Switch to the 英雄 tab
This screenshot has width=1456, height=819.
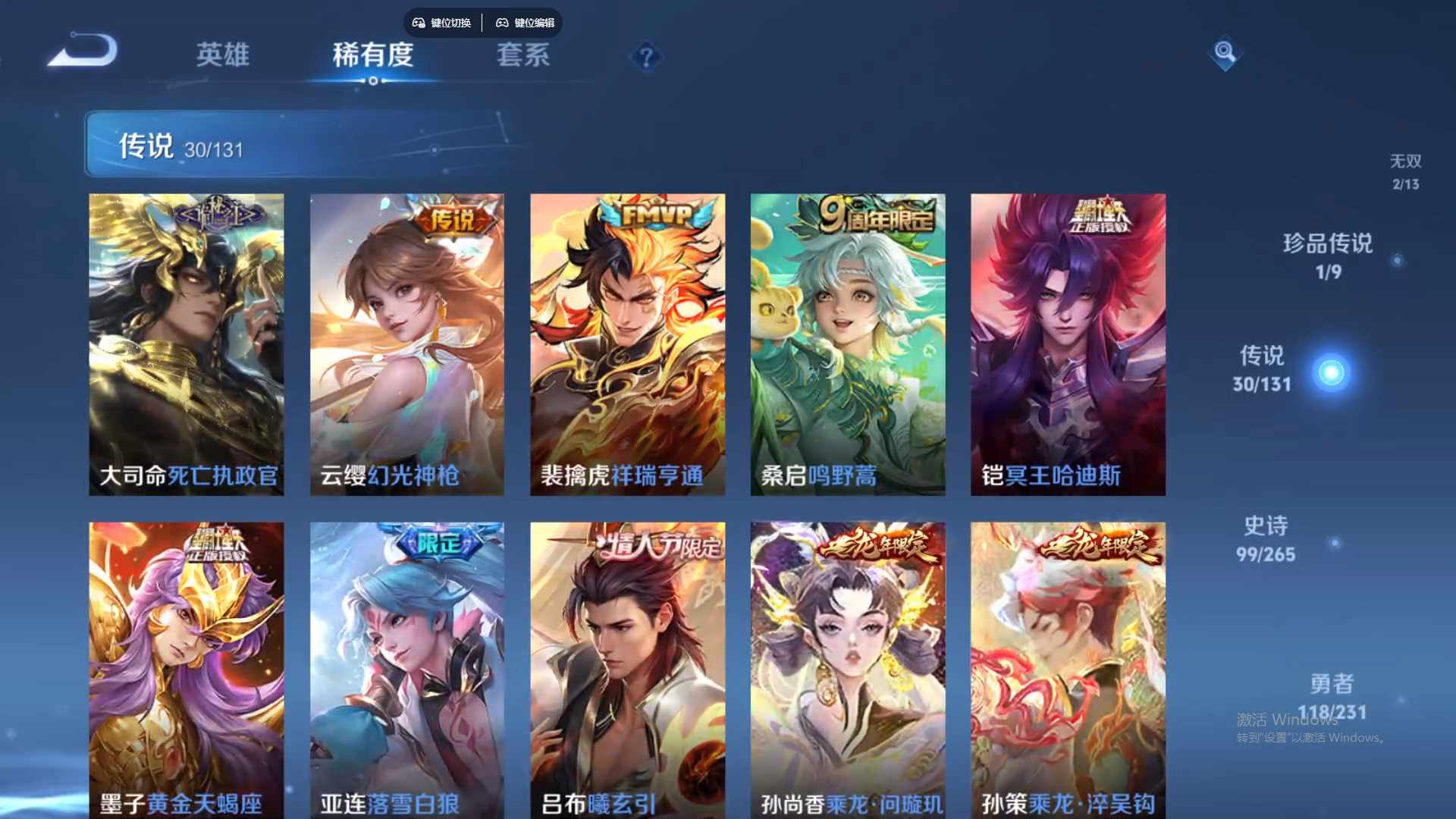222,55
